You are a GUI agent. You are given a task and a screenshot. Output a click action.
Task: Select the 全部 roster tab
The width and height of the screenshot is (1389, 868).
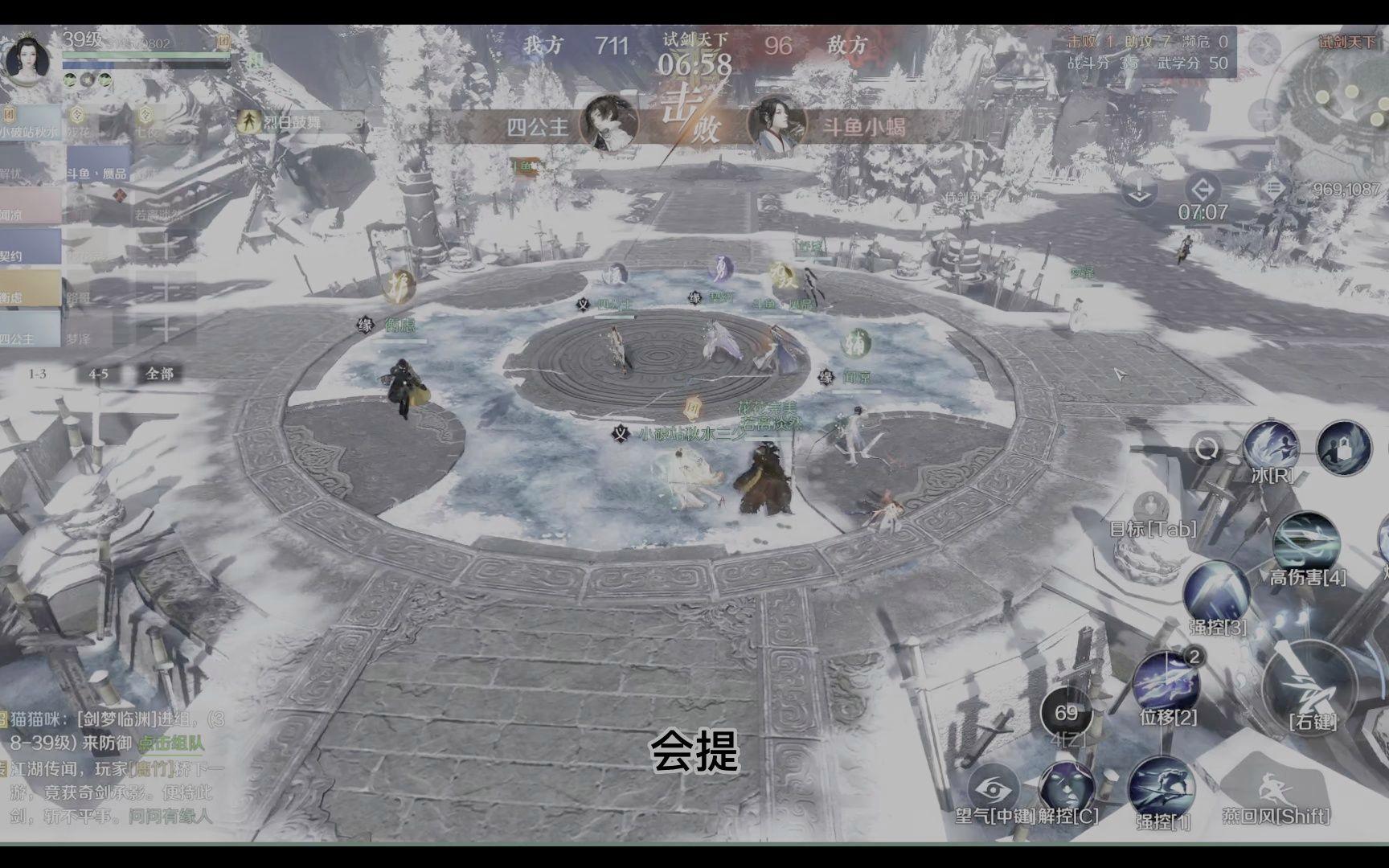click(160, 375)
